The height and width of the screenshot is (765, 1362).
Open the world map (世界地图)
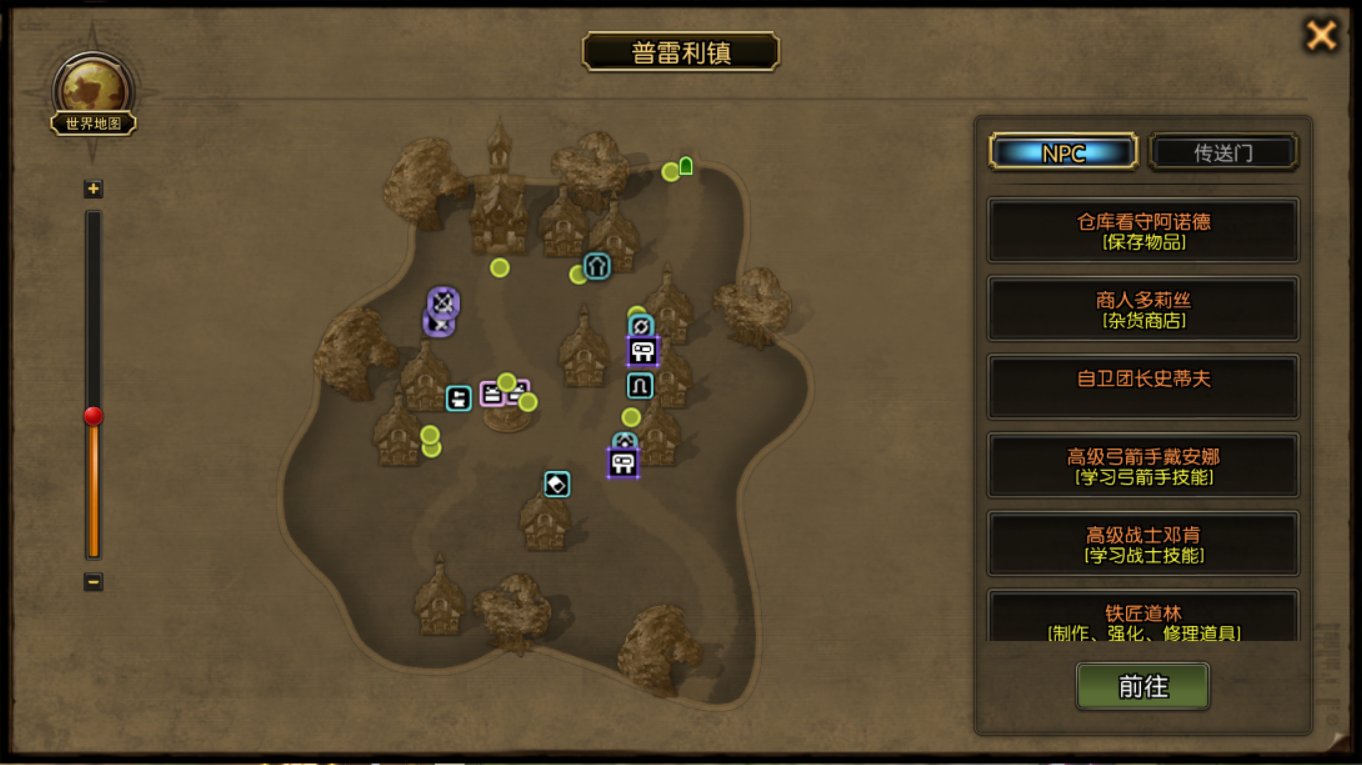[x=94, y=98]
